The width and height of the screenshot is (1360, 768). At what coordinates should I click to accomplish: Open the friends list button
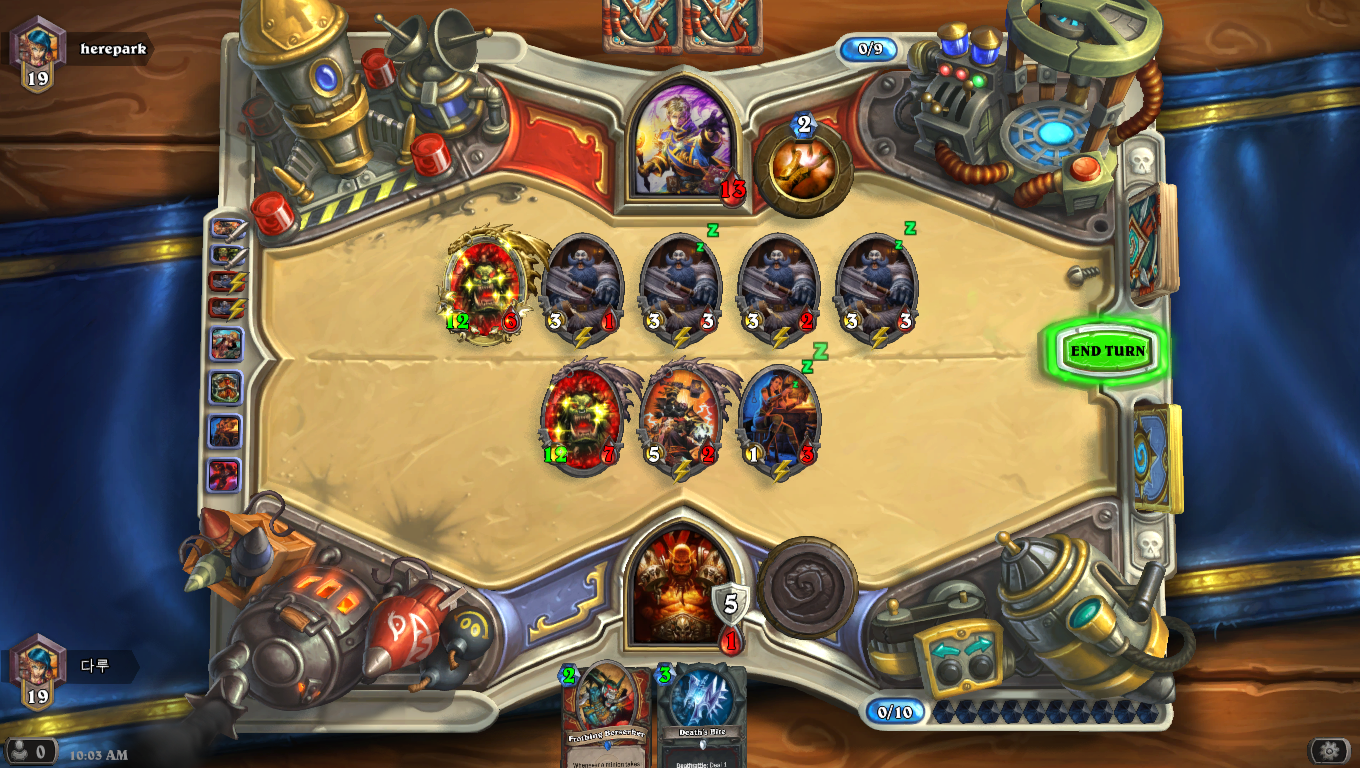(x=28, y=750)
